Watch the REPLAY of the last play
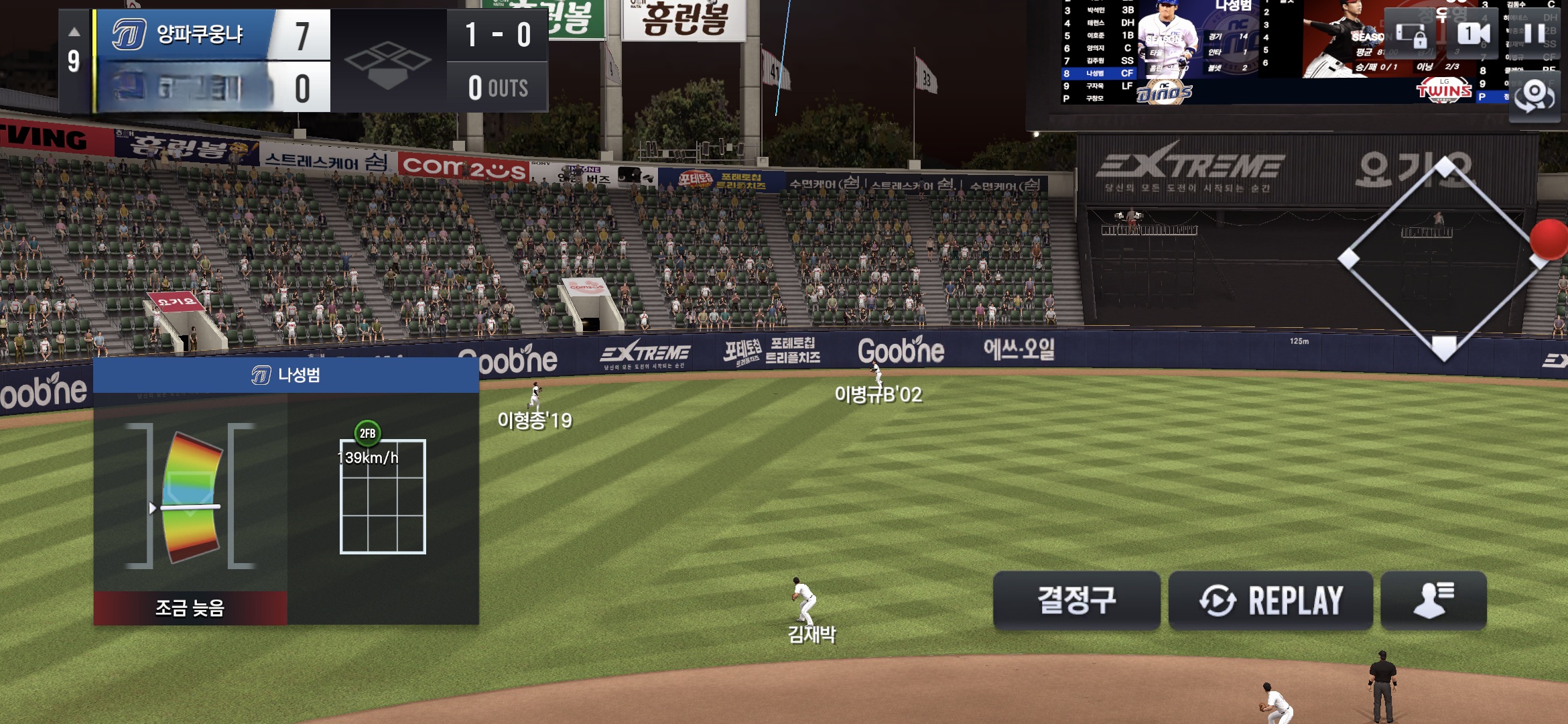 (x=1270, y=600)
